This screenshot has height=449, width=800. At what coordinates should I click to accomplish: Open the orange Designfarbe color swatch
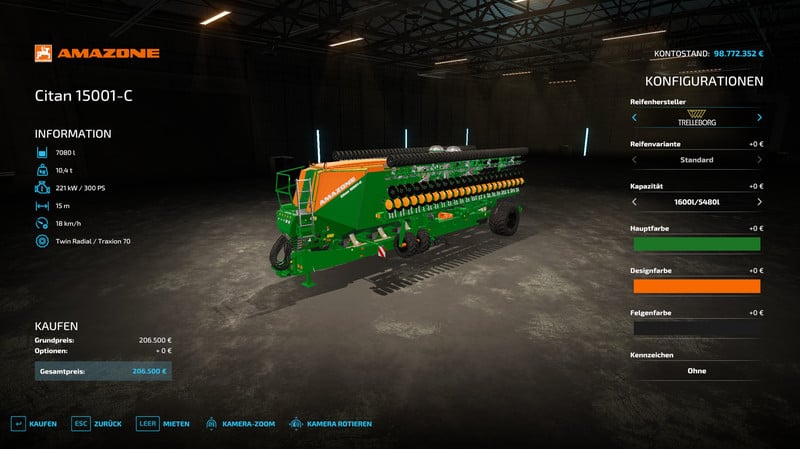click(x=696, y=286)
